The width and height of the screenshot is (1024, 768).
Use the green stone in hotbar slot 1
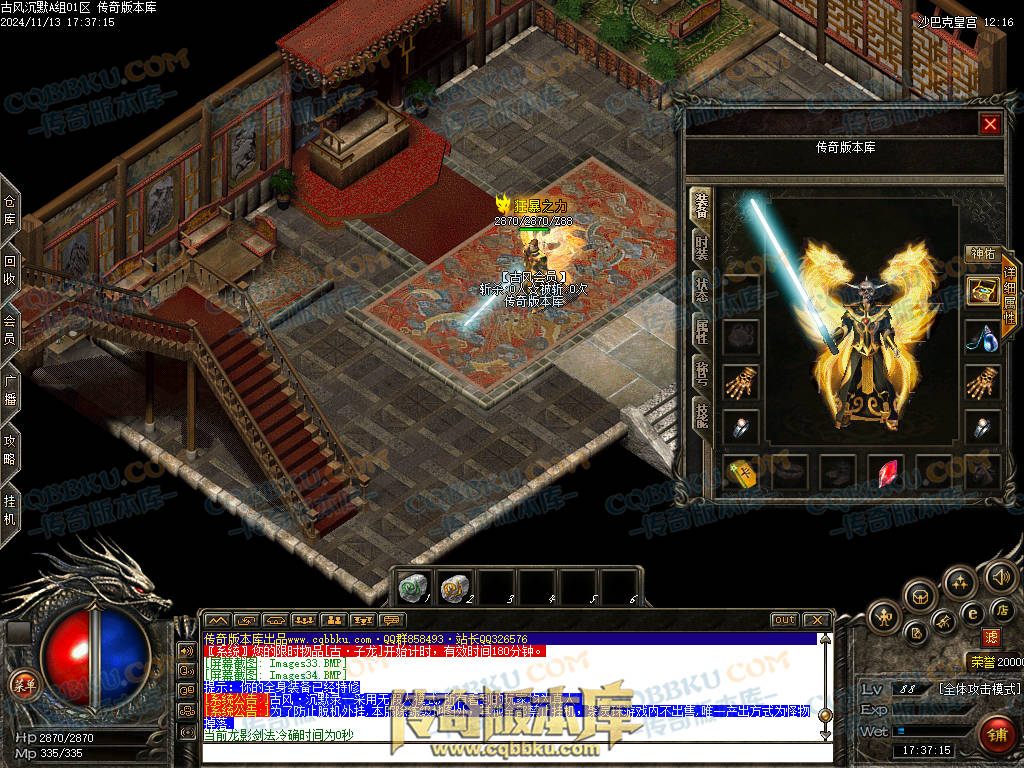pyautogui.click(x=410, y=588)
